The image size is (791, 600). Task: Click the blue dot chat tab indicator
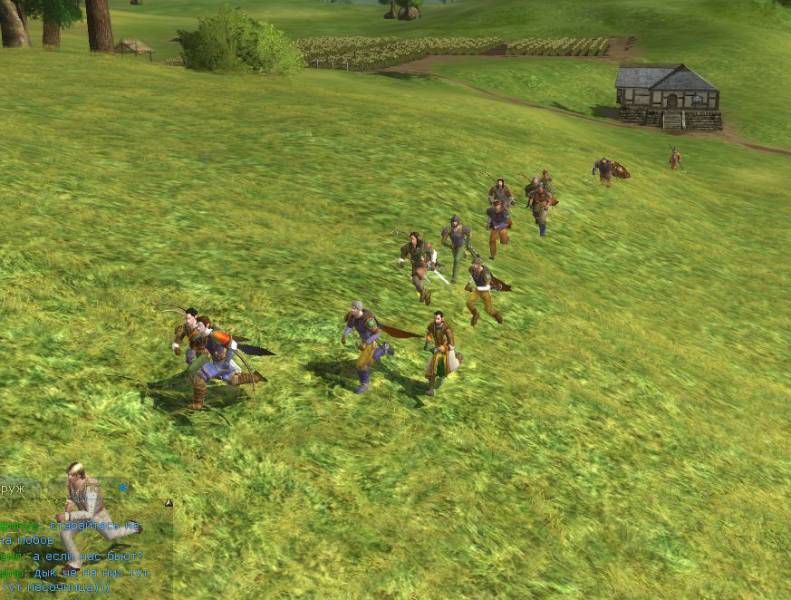123,488
